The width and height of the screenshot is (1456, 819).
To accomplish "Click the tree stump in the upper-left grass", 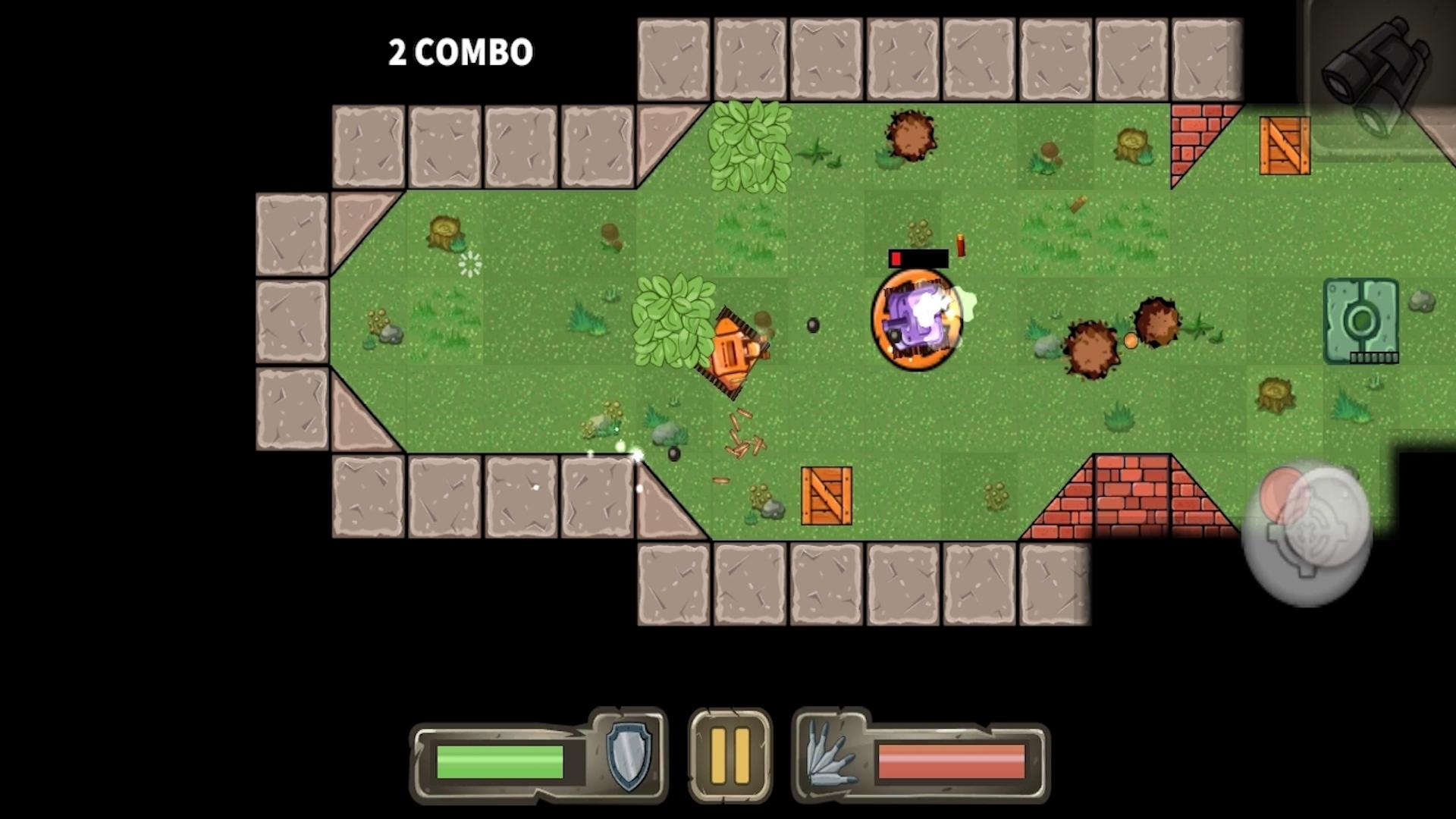I will (446, 233).
